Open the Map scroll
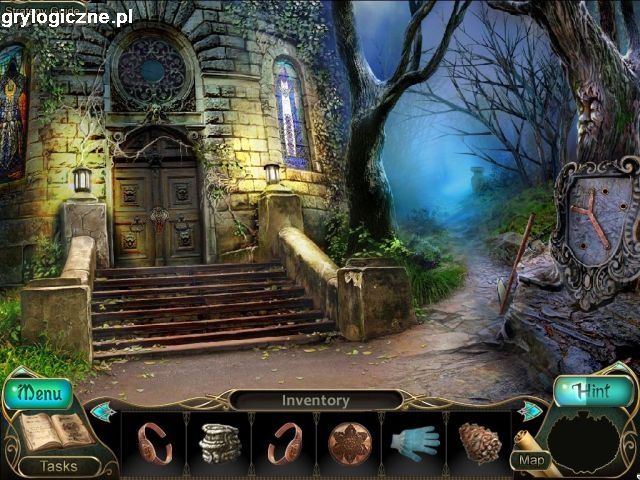This screenshot has height=480, width=640. point(532,460)
